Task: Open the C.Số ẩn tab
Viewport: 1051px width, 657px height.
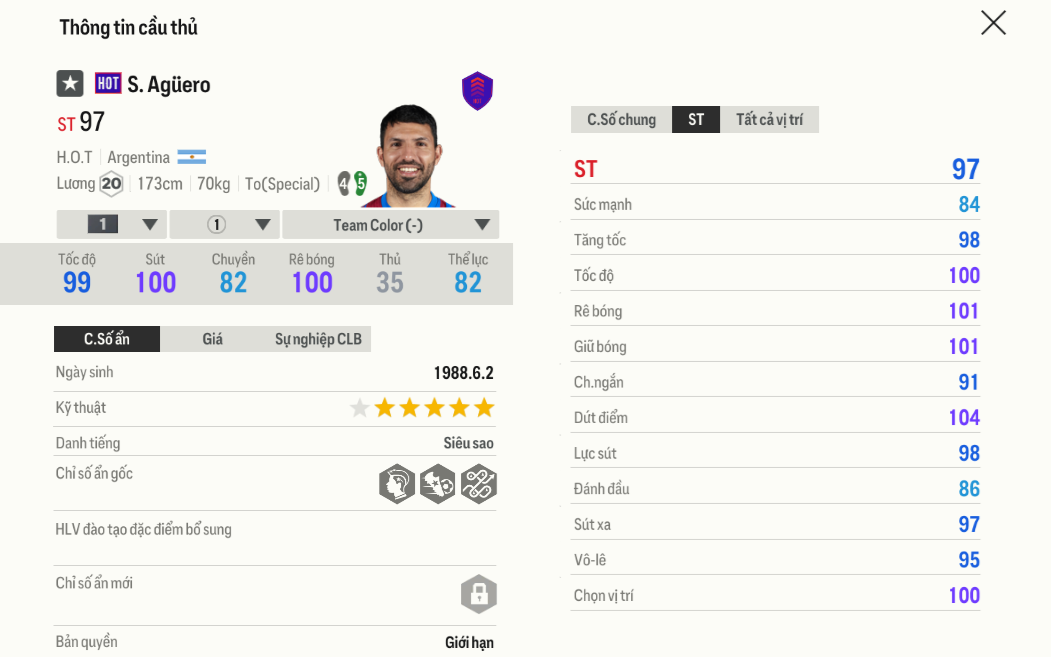Action: [x=107, y=339]
